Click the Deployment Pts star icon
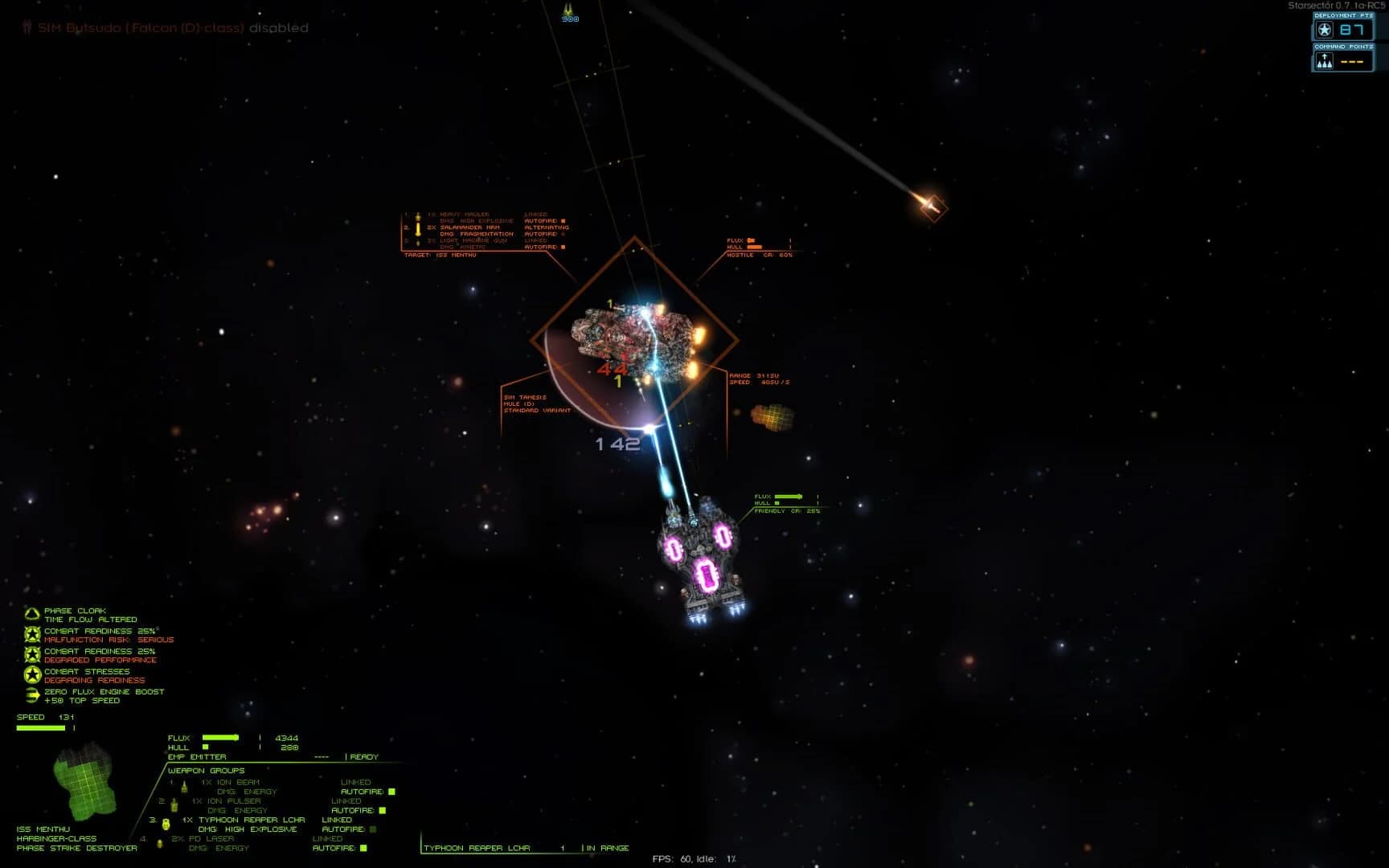This screenshot has width=1389, height=868. click(1322, 30)
